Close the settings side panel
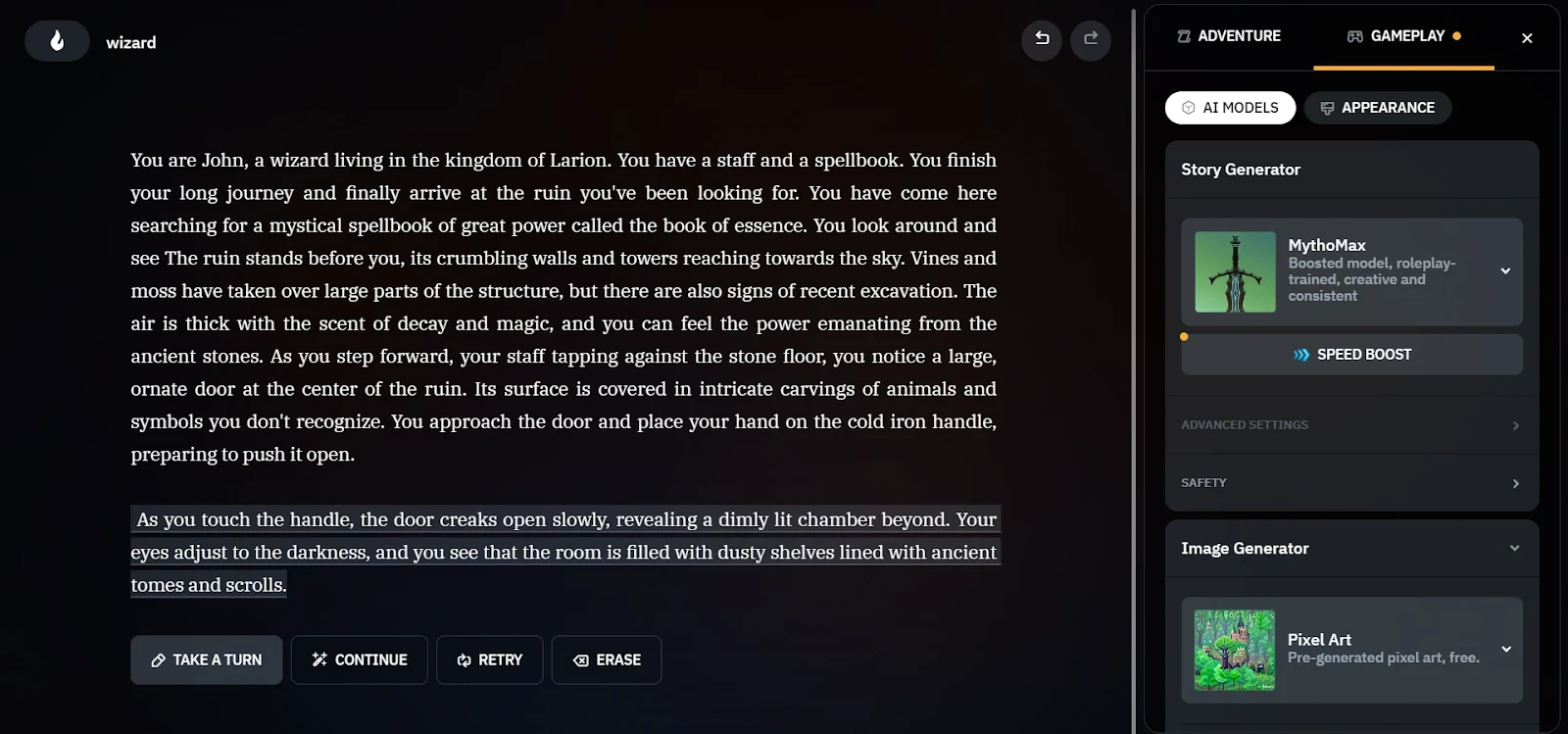This screenshot has height=734, width=1568. coord(1527,38)
